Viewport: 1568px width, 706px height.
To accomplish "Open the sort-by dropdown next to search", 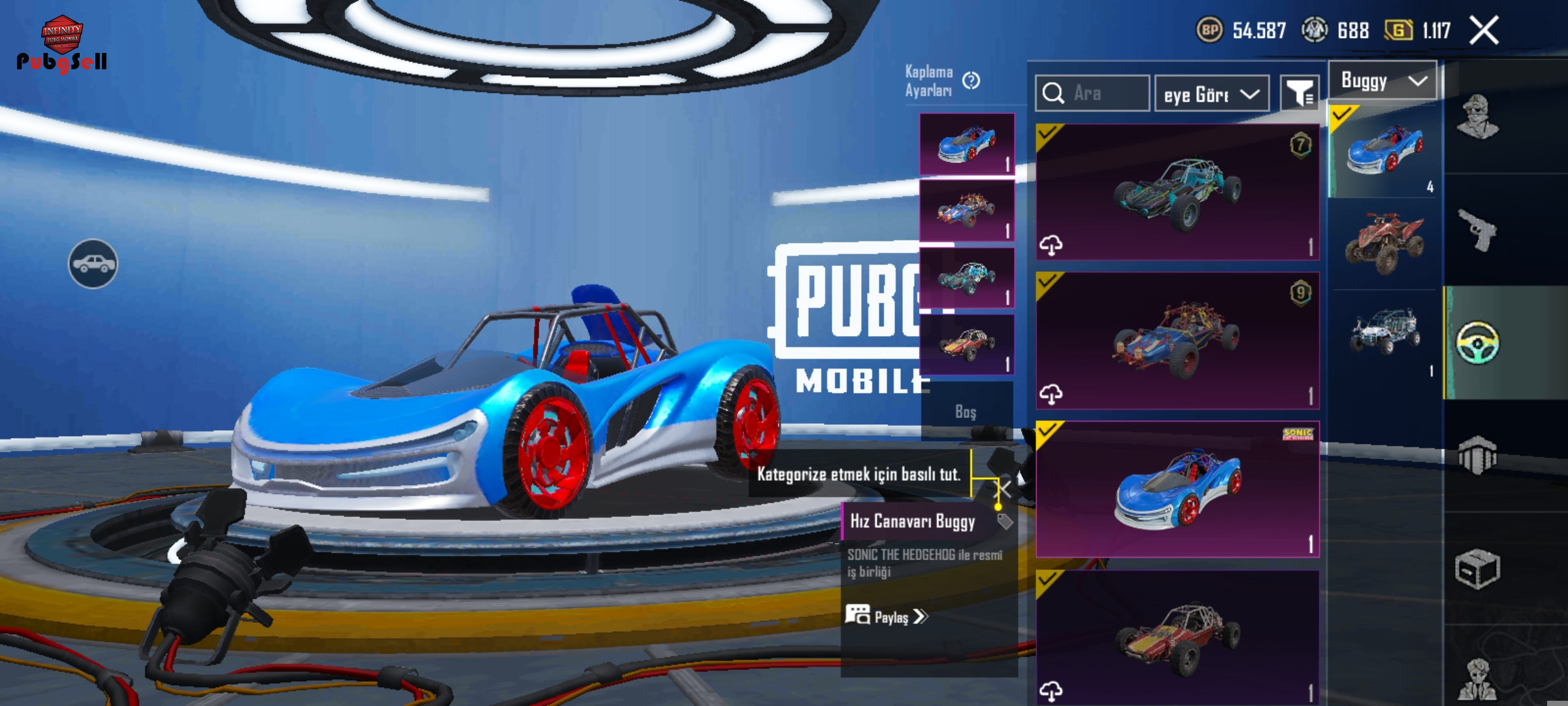I will [1211, 95].
